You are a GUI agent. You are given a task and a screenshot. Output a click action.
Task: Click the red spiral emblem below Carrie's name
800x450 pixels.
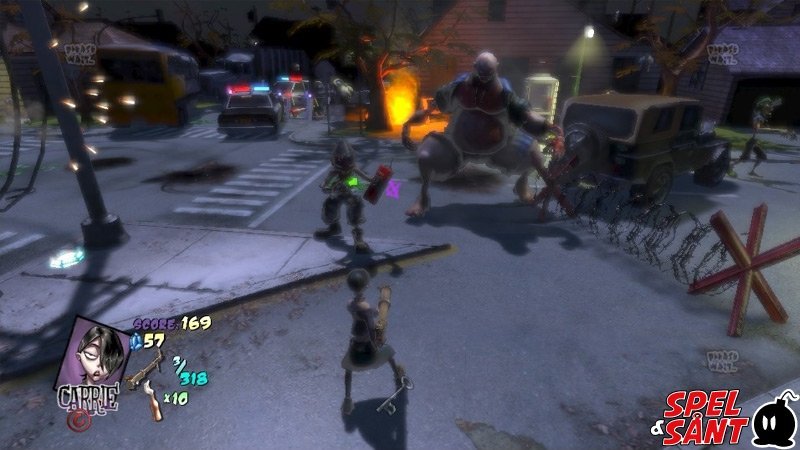click(76, 419)
